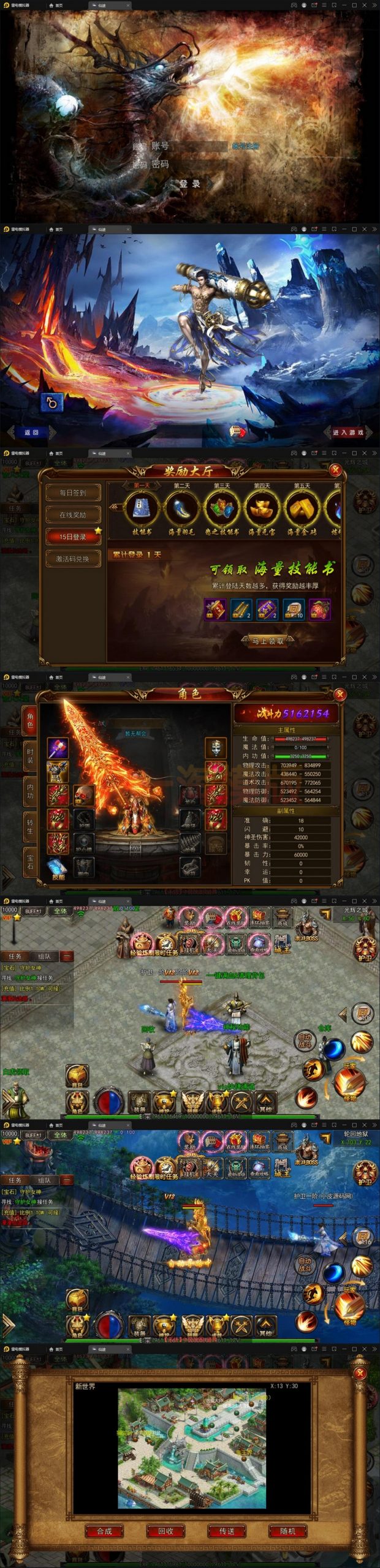Close the 奖励大厅 reward hall window
This screenshot has height=1568, width=380.
pos(335,470)
